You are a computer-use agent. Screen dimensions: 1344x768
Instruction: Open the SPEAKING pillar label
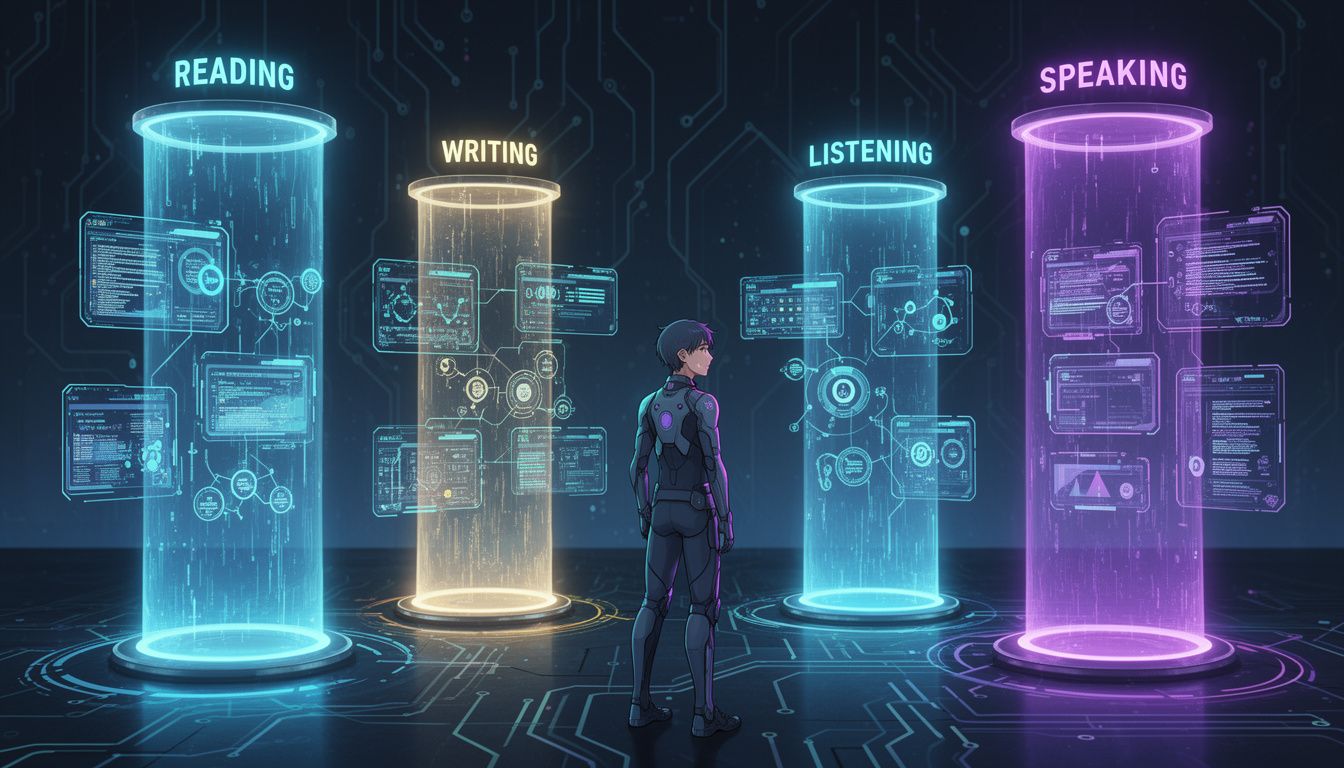tap(1112, 77)
